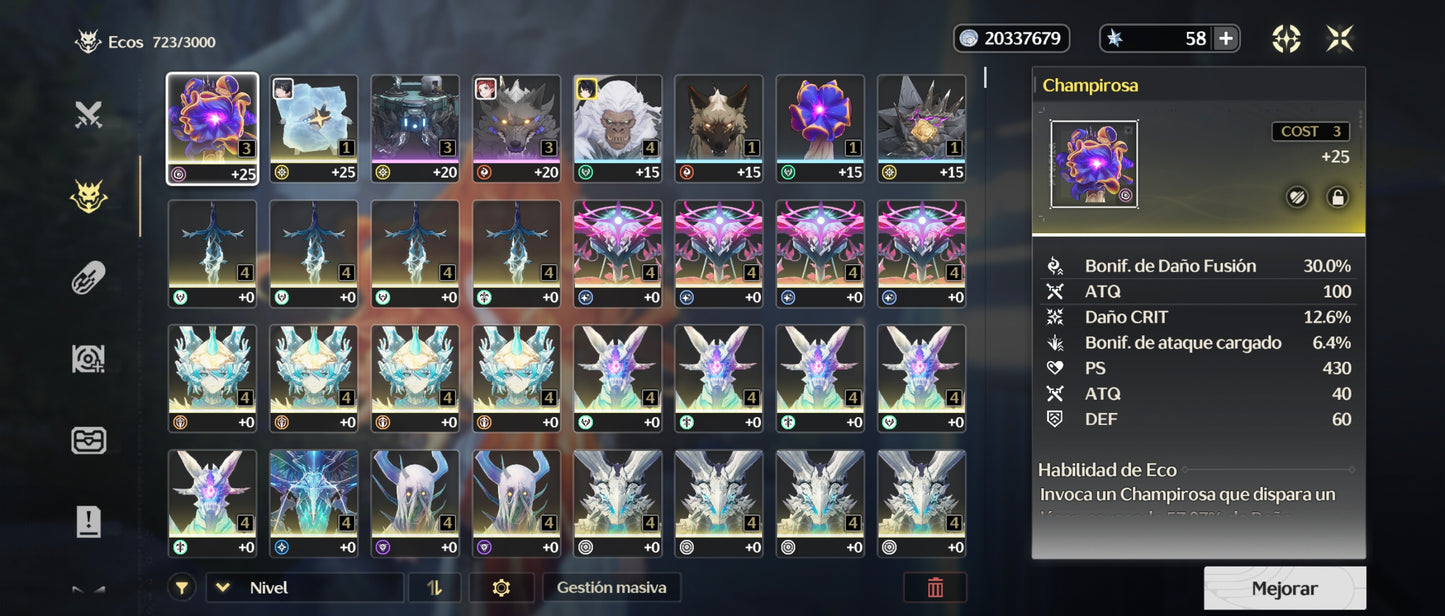Open the echo filter funnel button
This screenshot has width=1445, height=616.
coord(182,588)
